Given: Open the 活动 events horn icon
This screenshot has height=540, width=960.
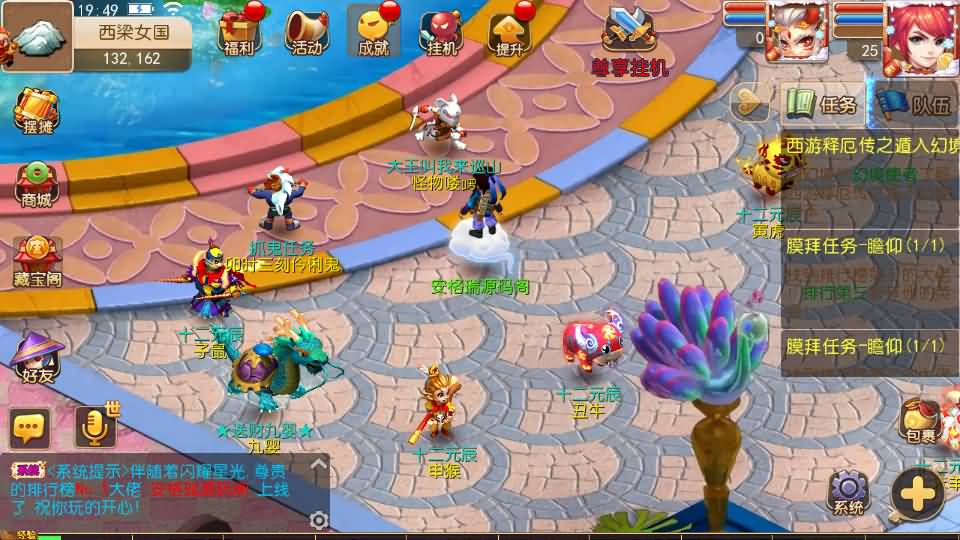Looking at the screenshot, I should (x=307, y=31).
